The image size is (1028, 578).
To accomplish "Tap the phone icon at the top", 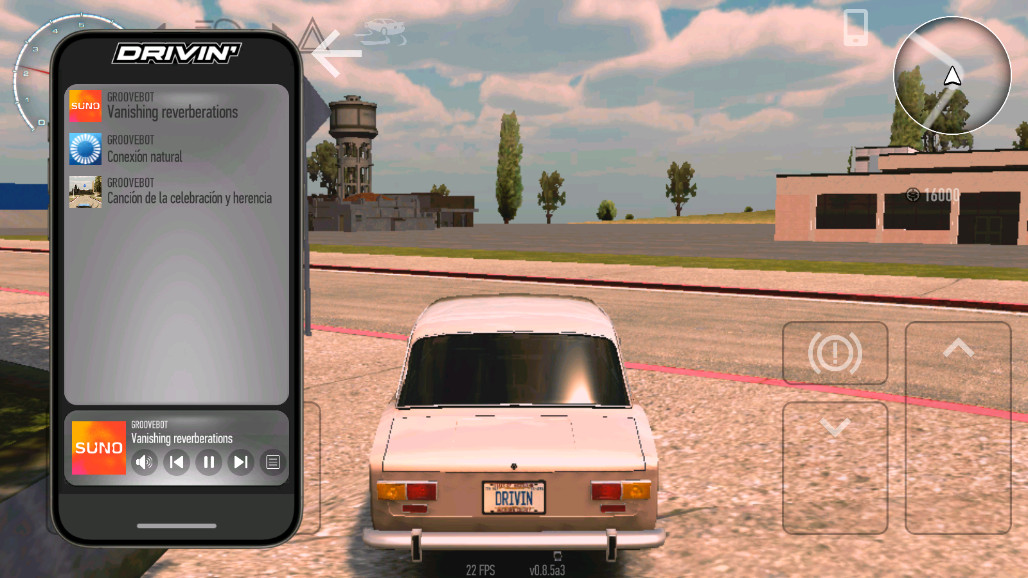I will [x=855, y=28].
